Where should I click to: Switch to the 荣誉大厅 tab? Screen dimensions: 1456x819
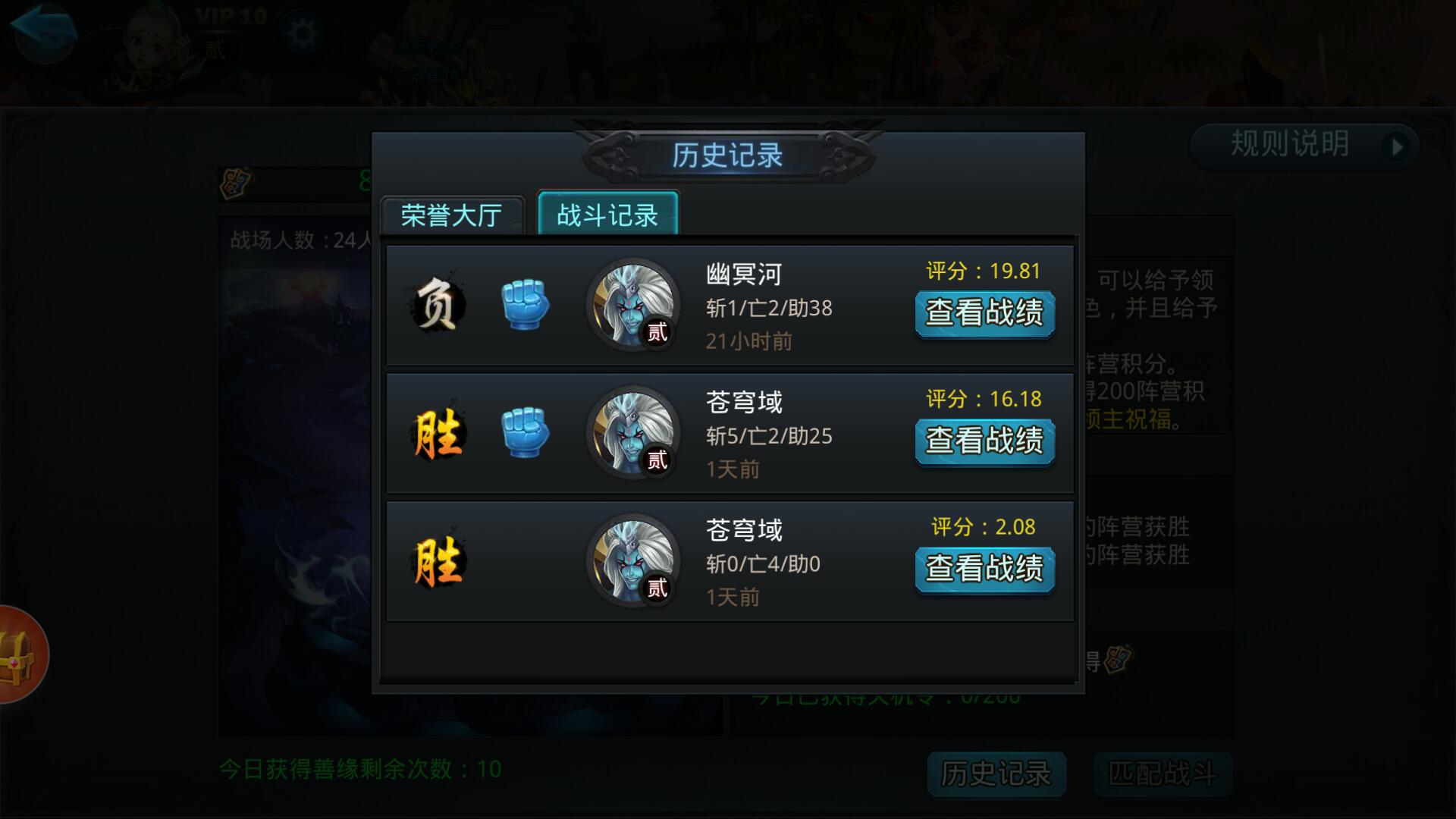[453, 216]
